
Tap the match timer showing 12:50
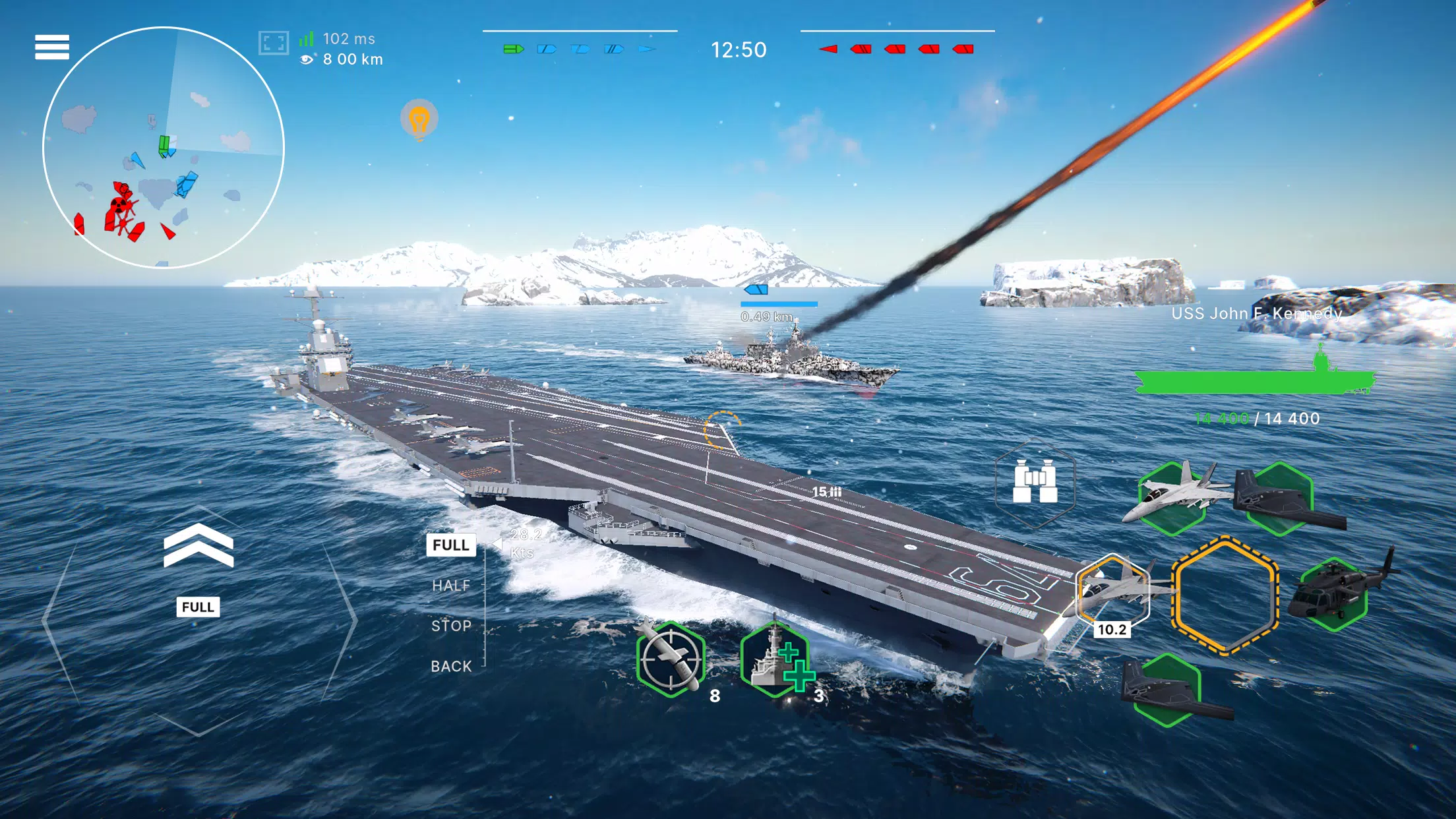737,49
